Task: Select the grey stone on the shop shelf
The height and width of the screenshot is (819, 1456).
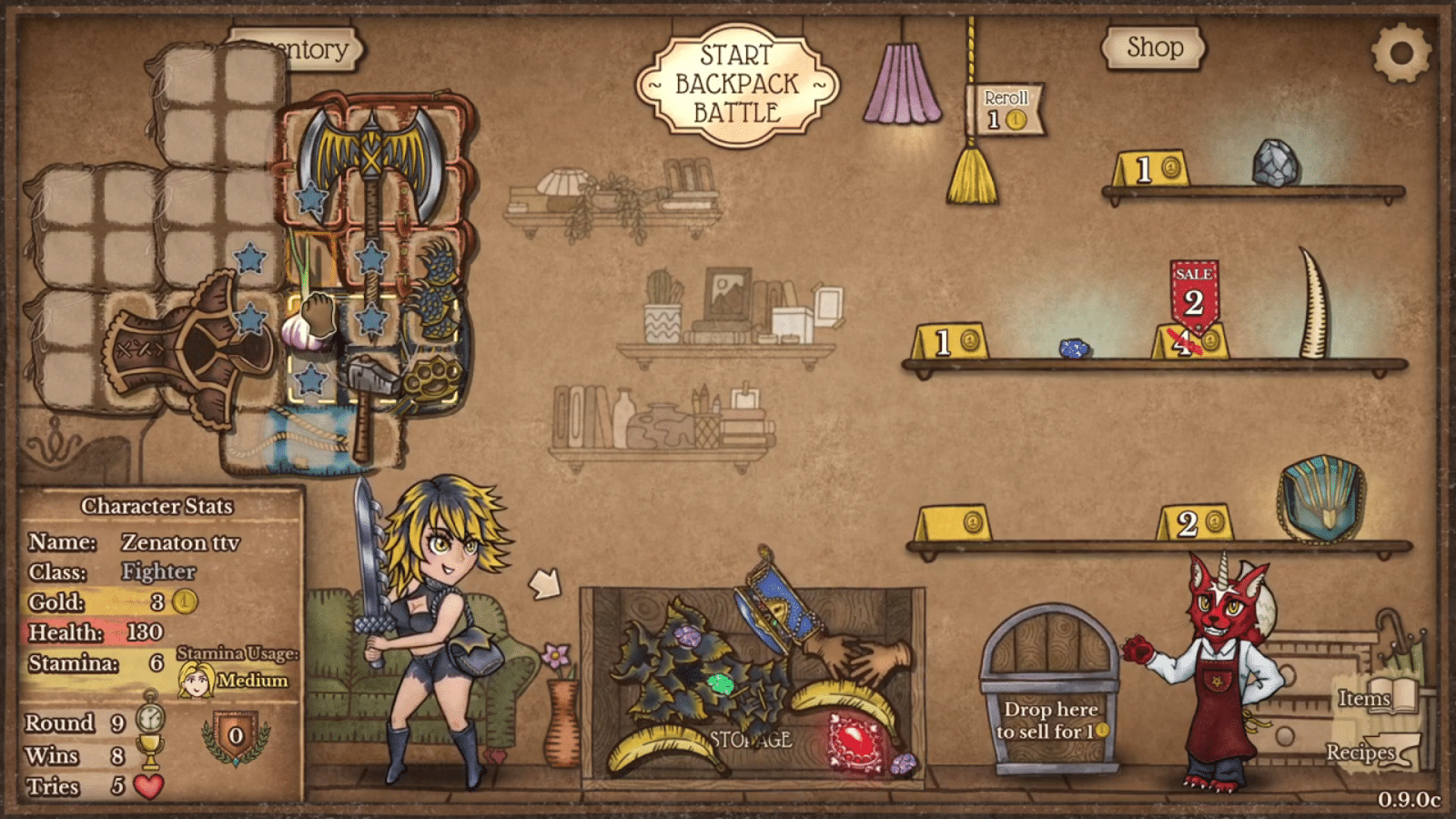Action: pyautogui.click(x=1276, y=163)
